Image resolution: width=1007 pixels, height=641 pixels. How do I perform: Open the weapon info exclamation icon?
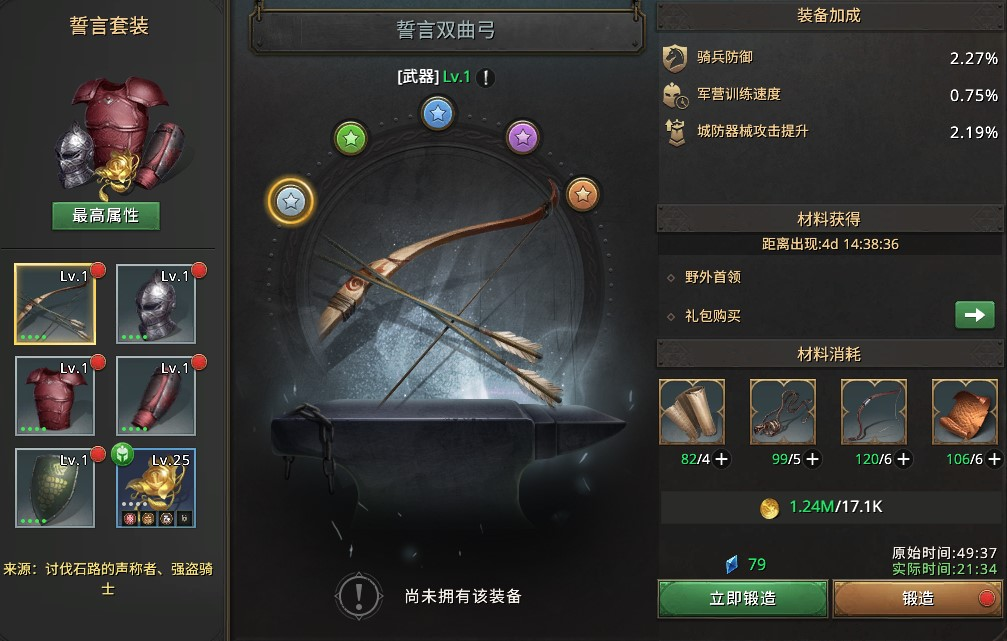486,78
